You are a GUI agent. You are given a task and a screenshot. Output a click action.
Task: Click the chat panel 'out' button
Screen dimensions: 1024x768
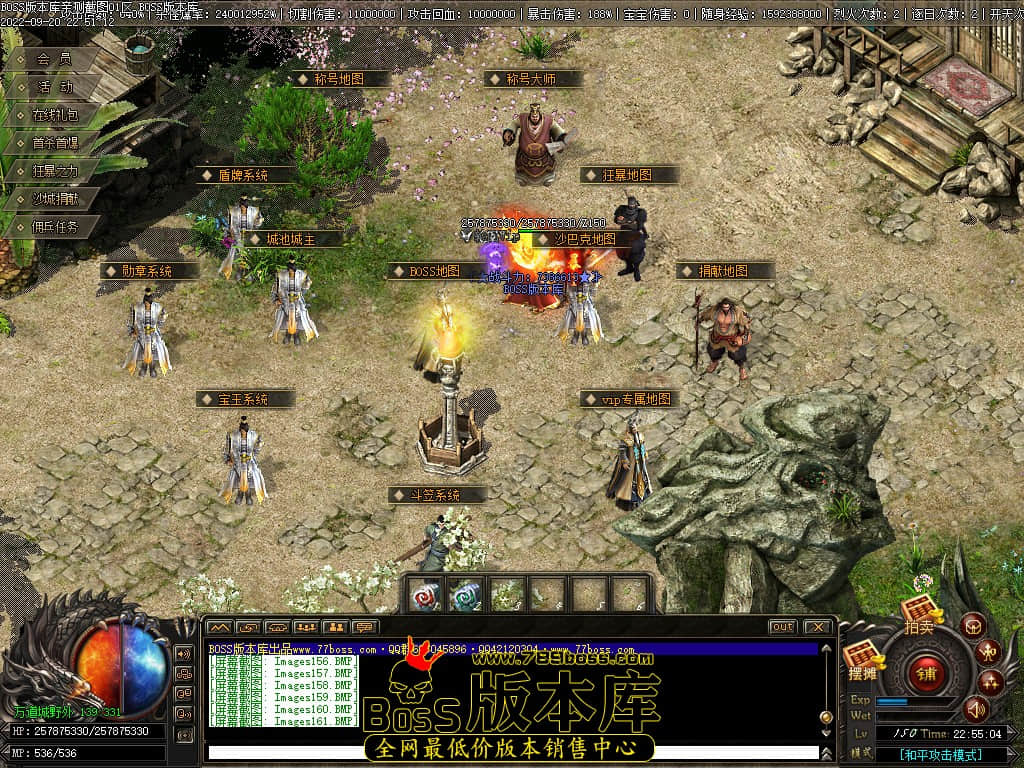(782, 627)
